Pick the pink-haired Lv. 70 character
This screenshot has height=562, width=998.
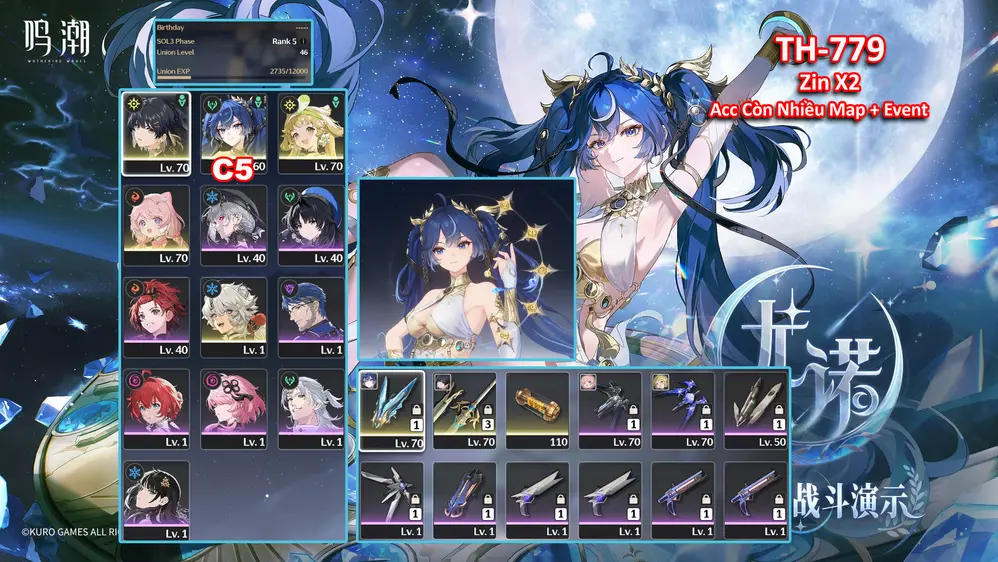tap(156, 225)
